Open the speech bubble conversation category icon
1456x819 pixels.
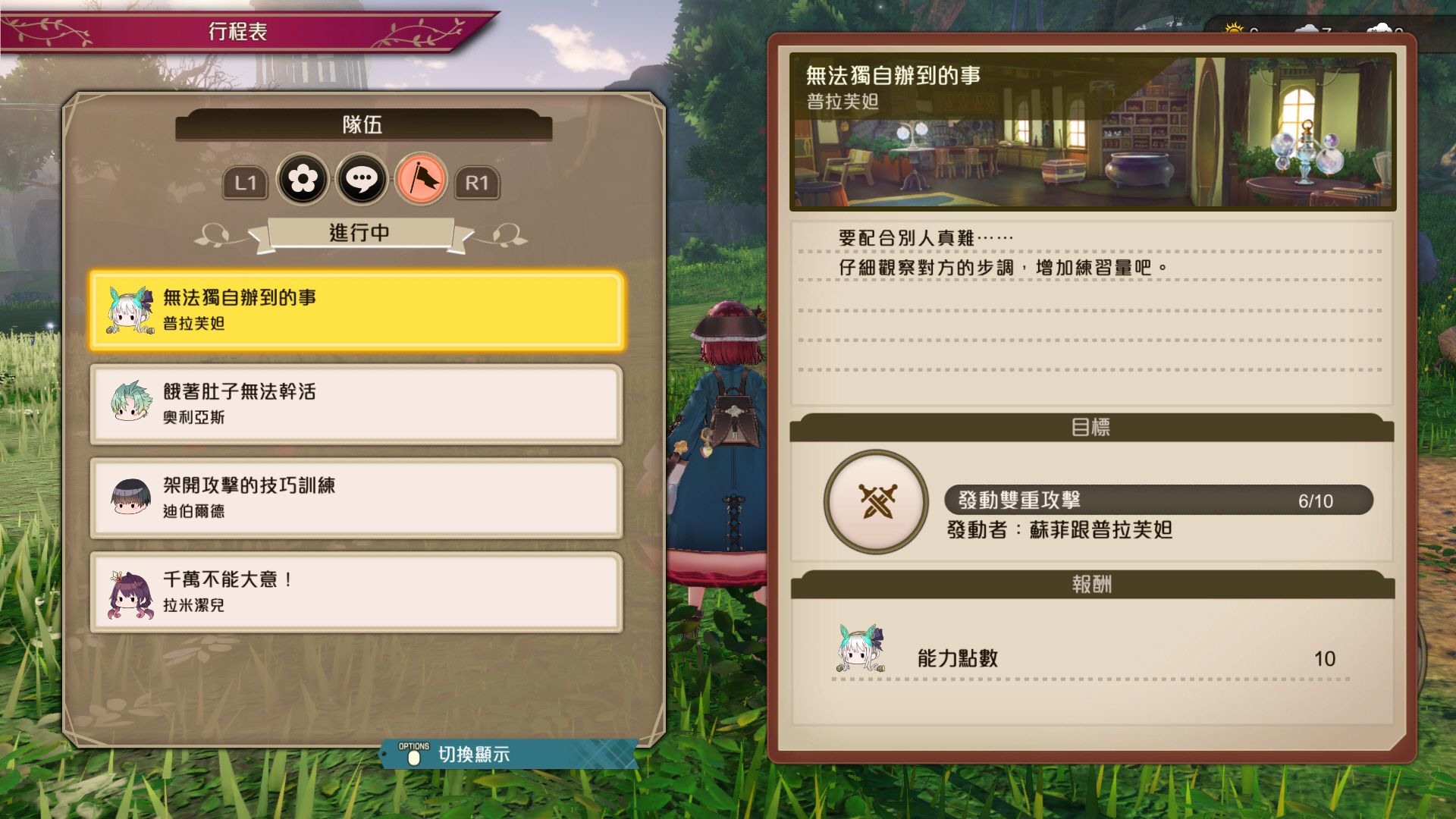[362, 180]
